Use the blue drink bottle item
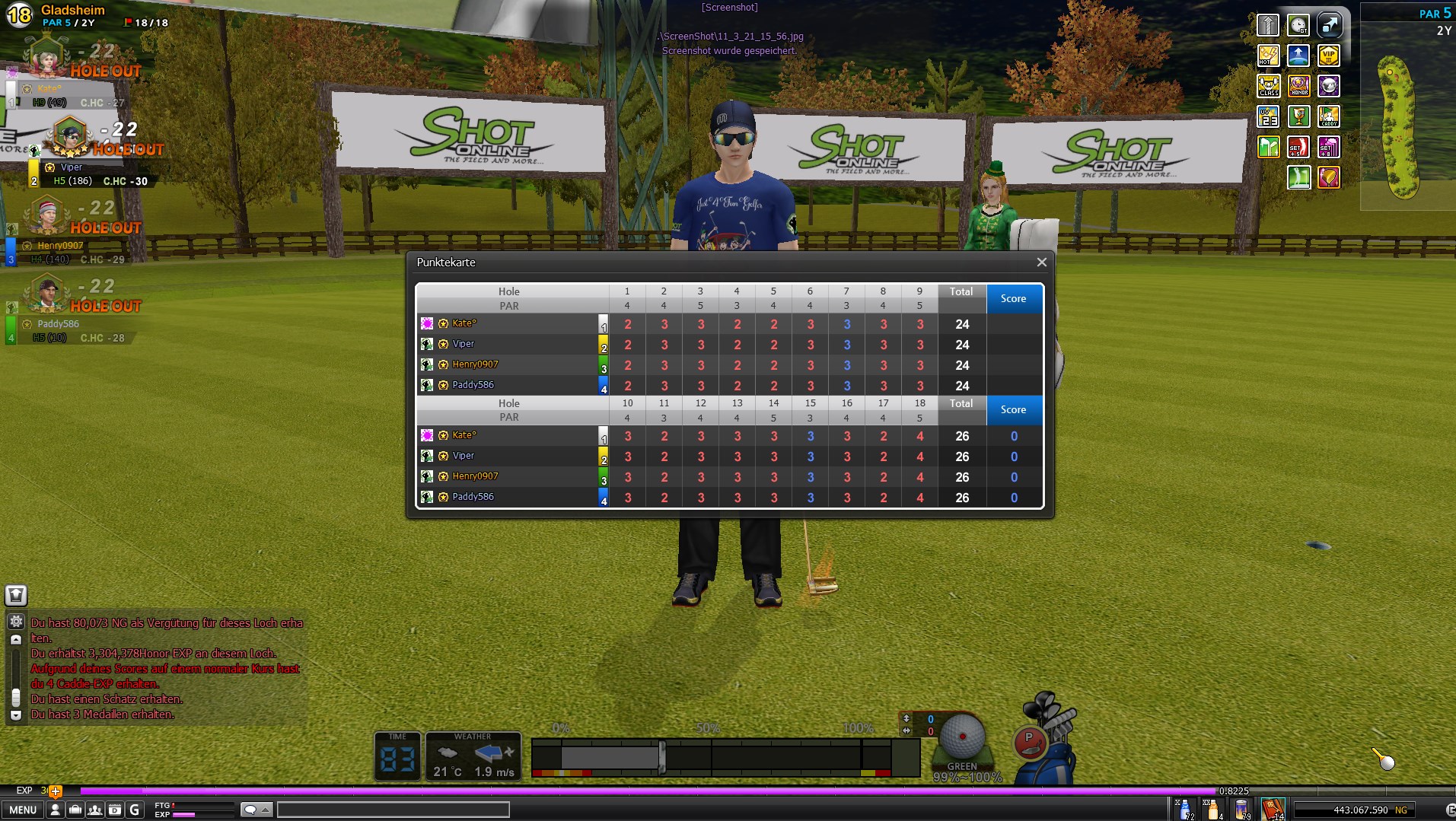The width and height of the screenshot is (1456, 821). pyautogui.click(x=1184, y=808)
